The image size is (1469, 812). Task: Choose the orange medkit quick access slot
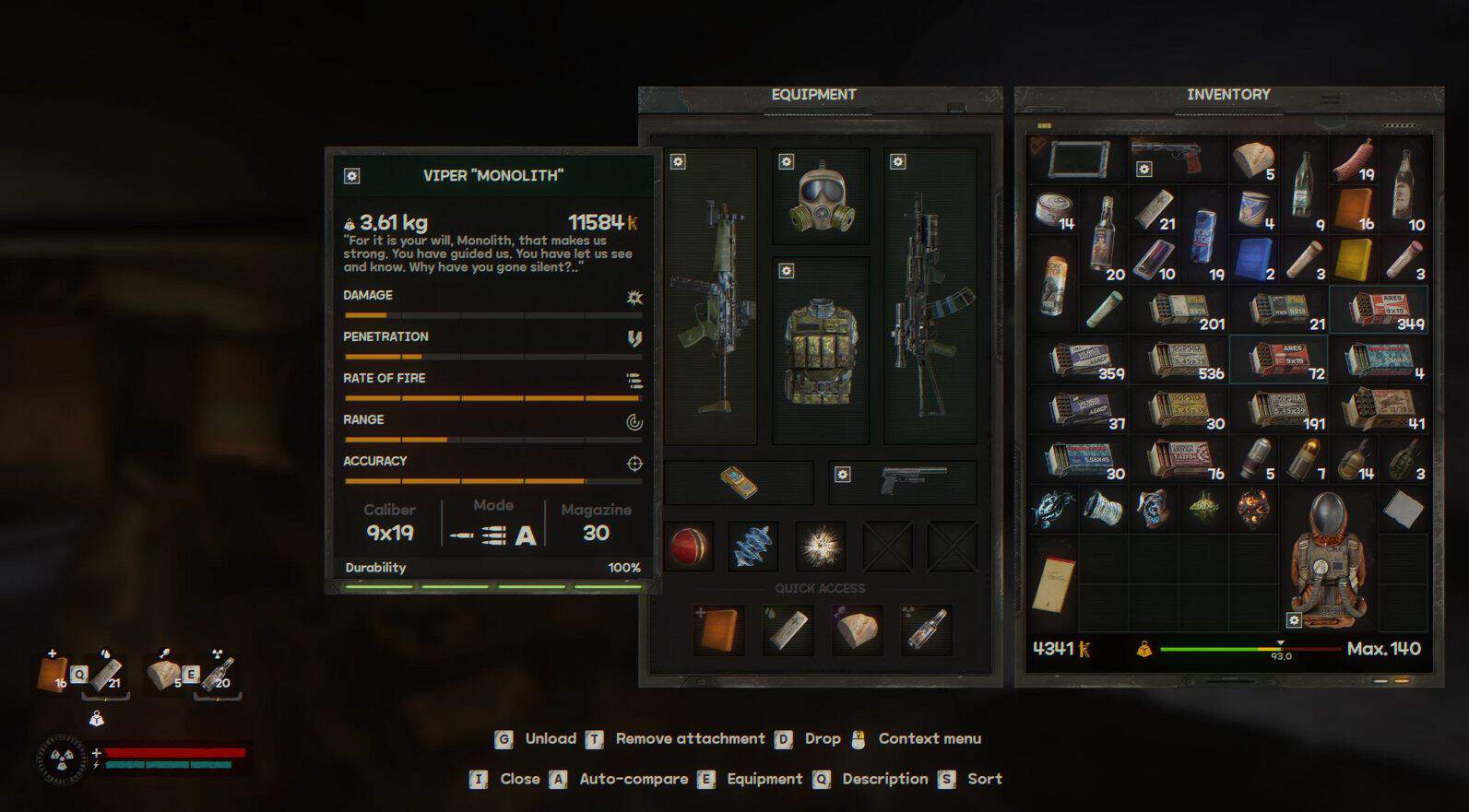719,630
